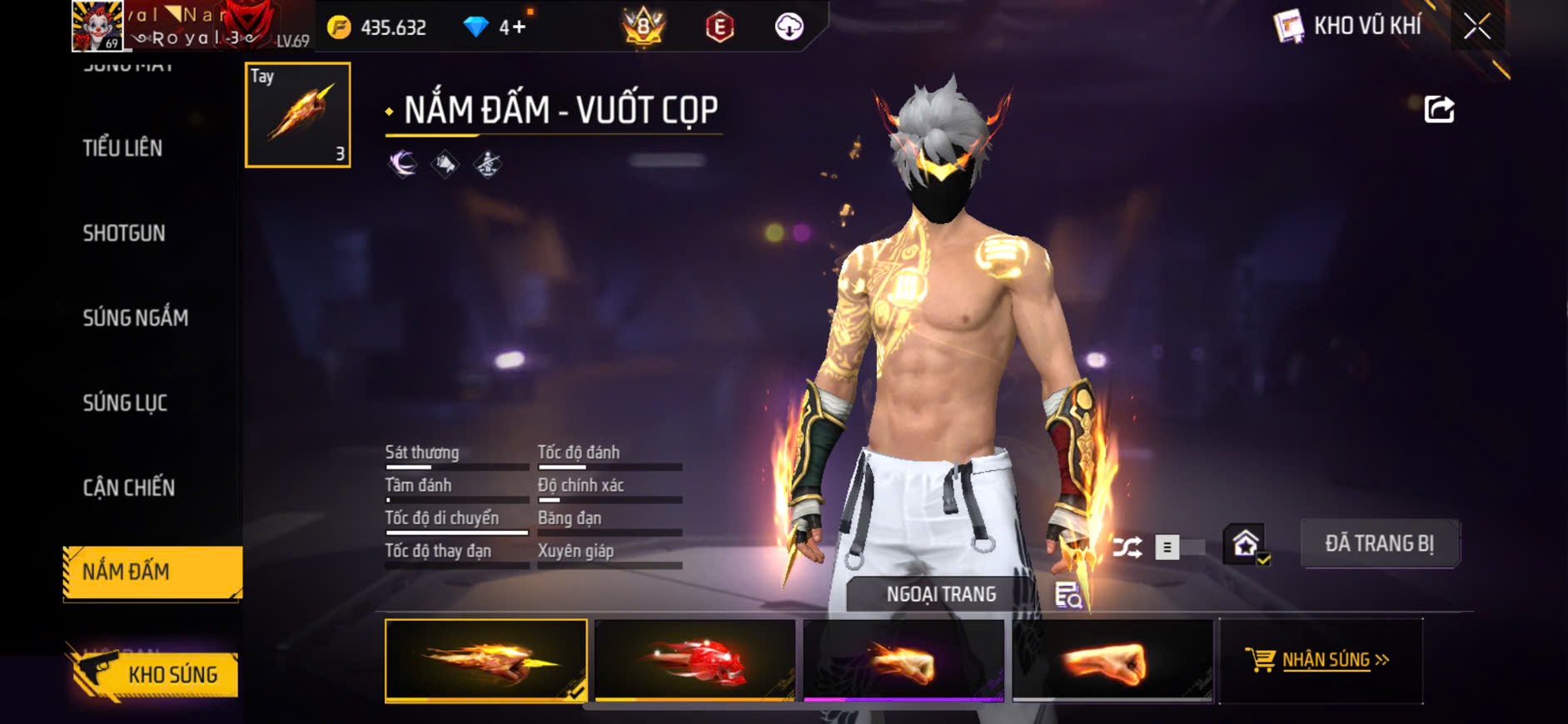Select the Shotgun weapon category
This screenshot has height=724, width=1568.
coord(124,233)
